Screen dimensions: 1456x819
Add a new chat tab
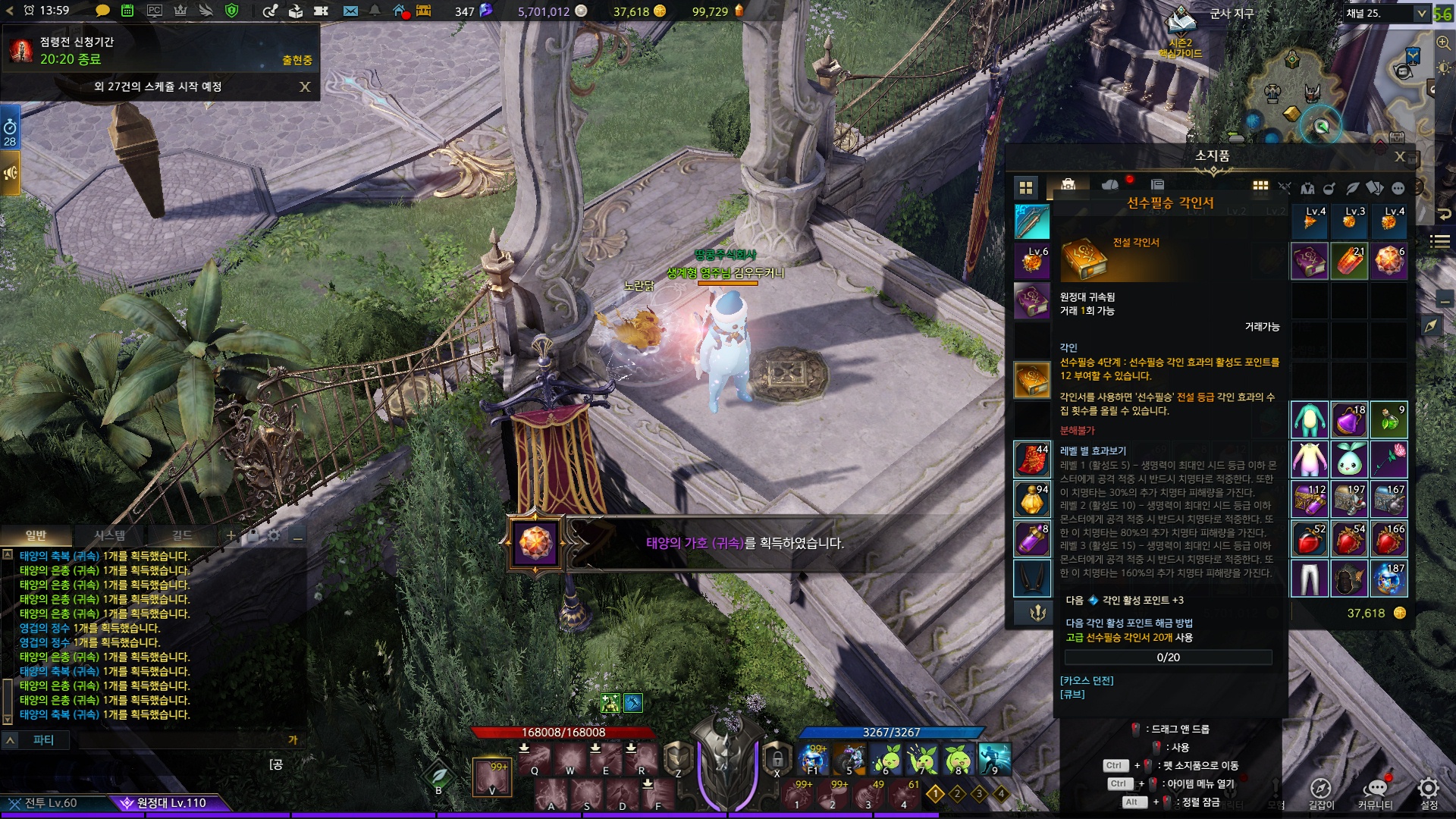231,536
